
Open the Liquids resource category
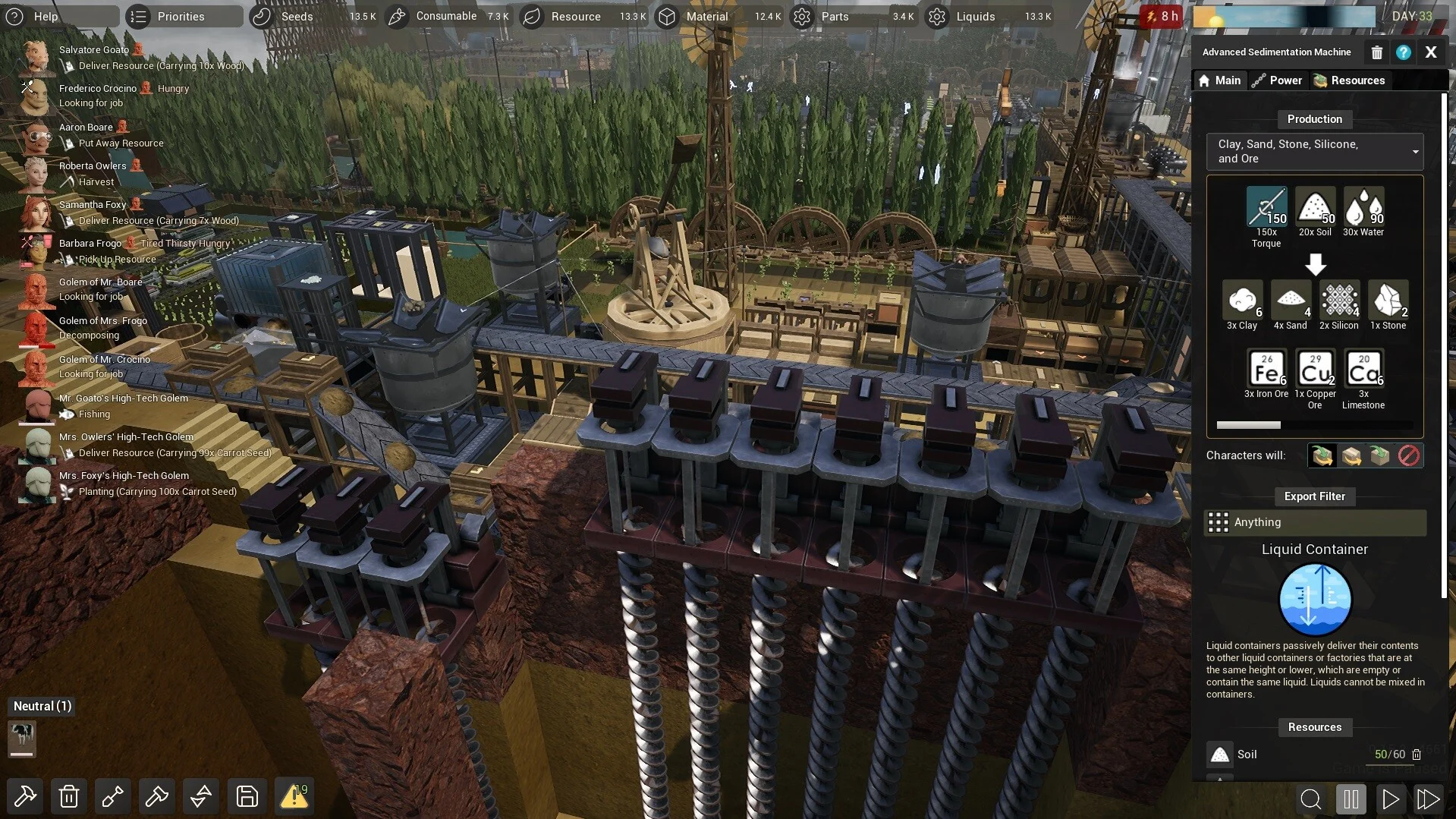pos(975,16)
